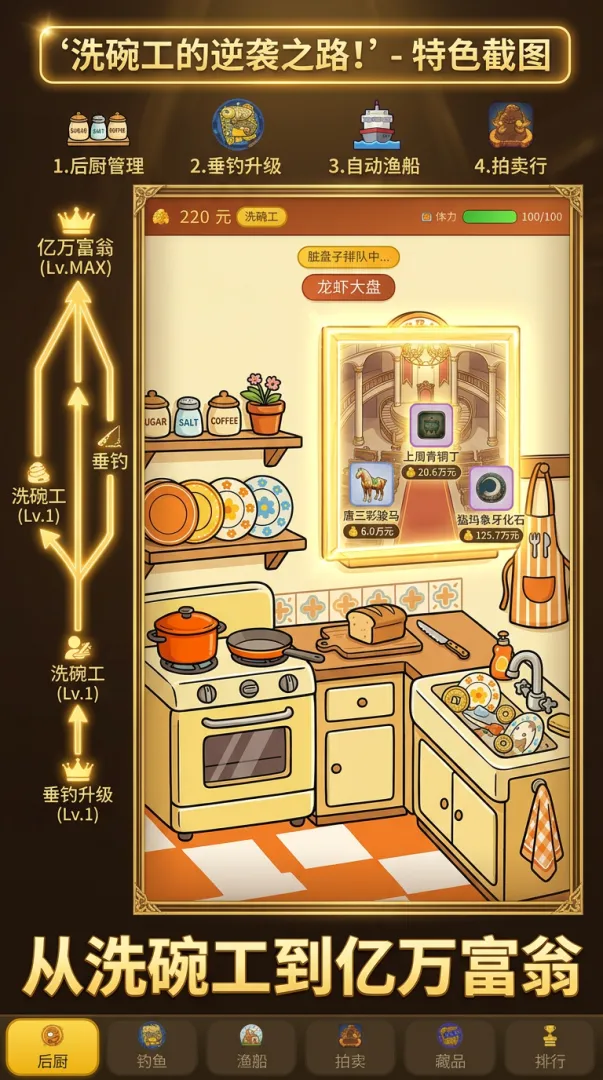This screenshot has width=603, height=1080.
Task: View the 排行 ranking tab
Action: 549,1046
